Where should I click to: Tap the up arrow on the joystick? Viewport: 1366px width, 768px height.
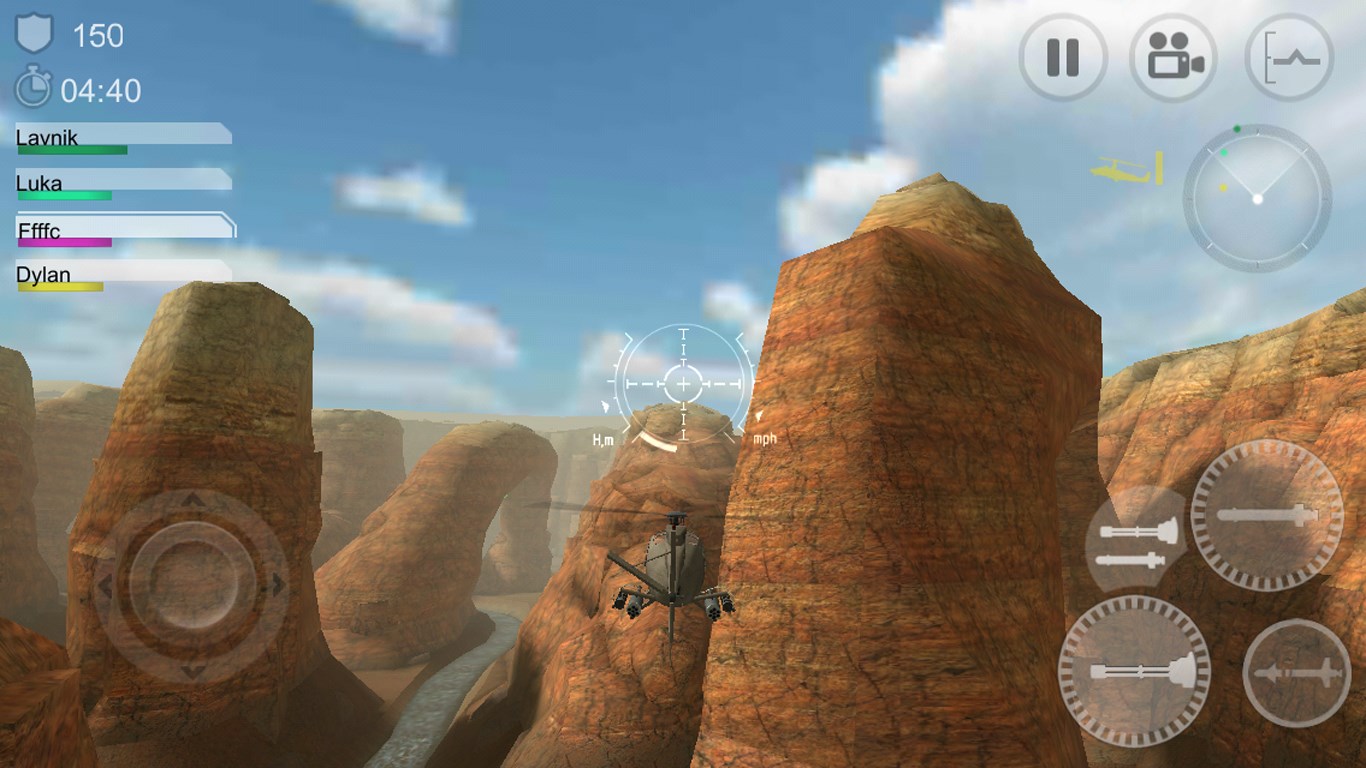(191, 499)
